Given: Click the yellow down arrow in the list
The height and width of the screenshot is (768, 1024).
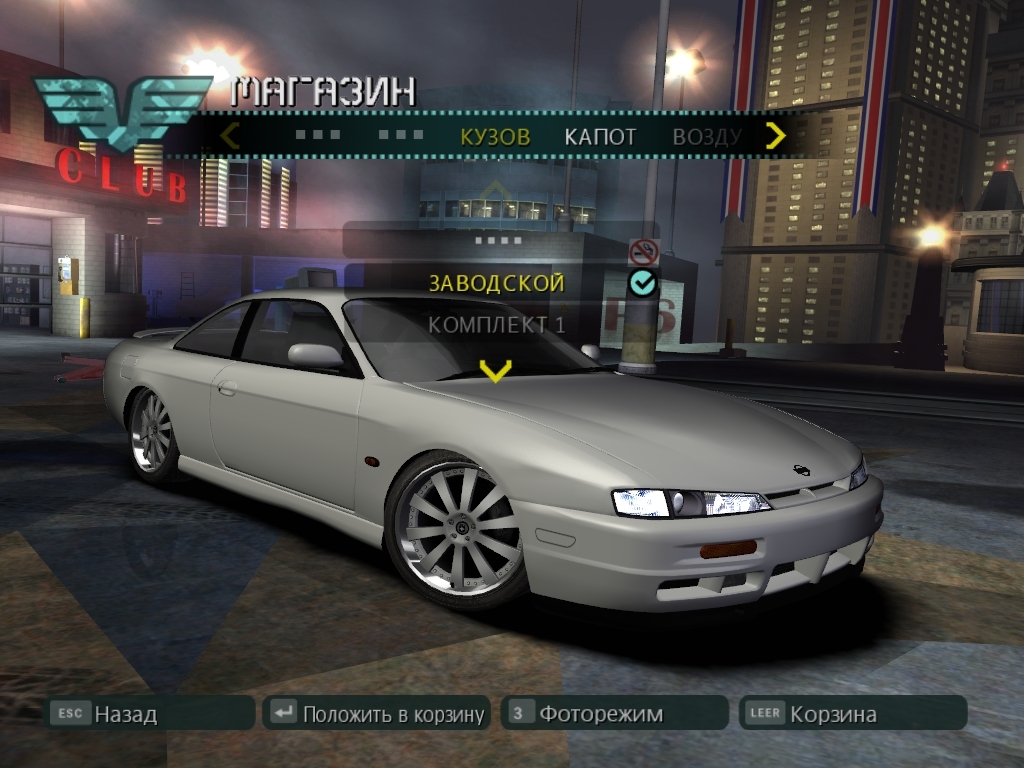Looking at the screenshot, I should [x=495, y=371].
